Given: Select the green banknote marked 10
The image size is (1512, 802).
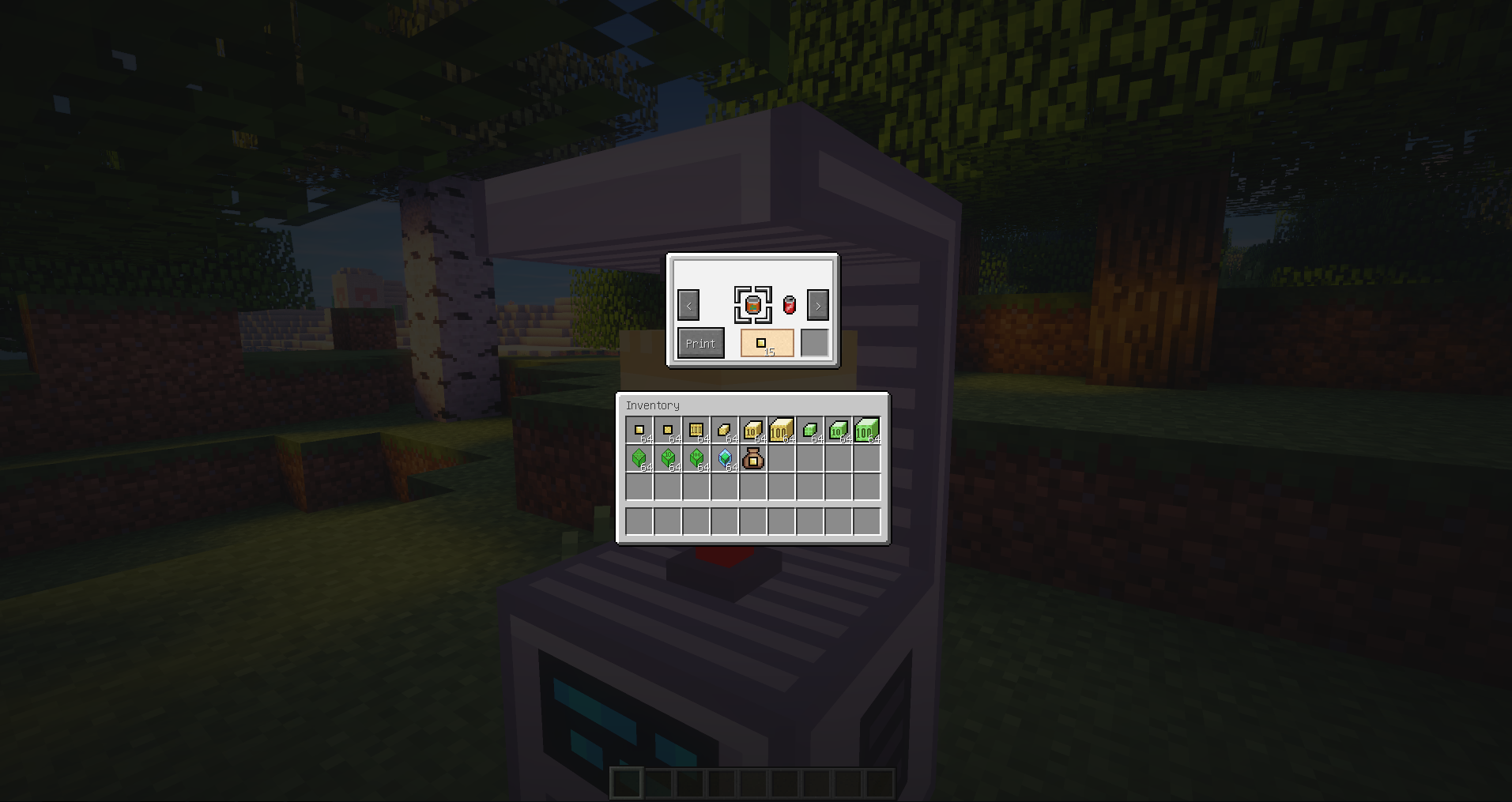Looking at the screenshot, I should (839, 431).
